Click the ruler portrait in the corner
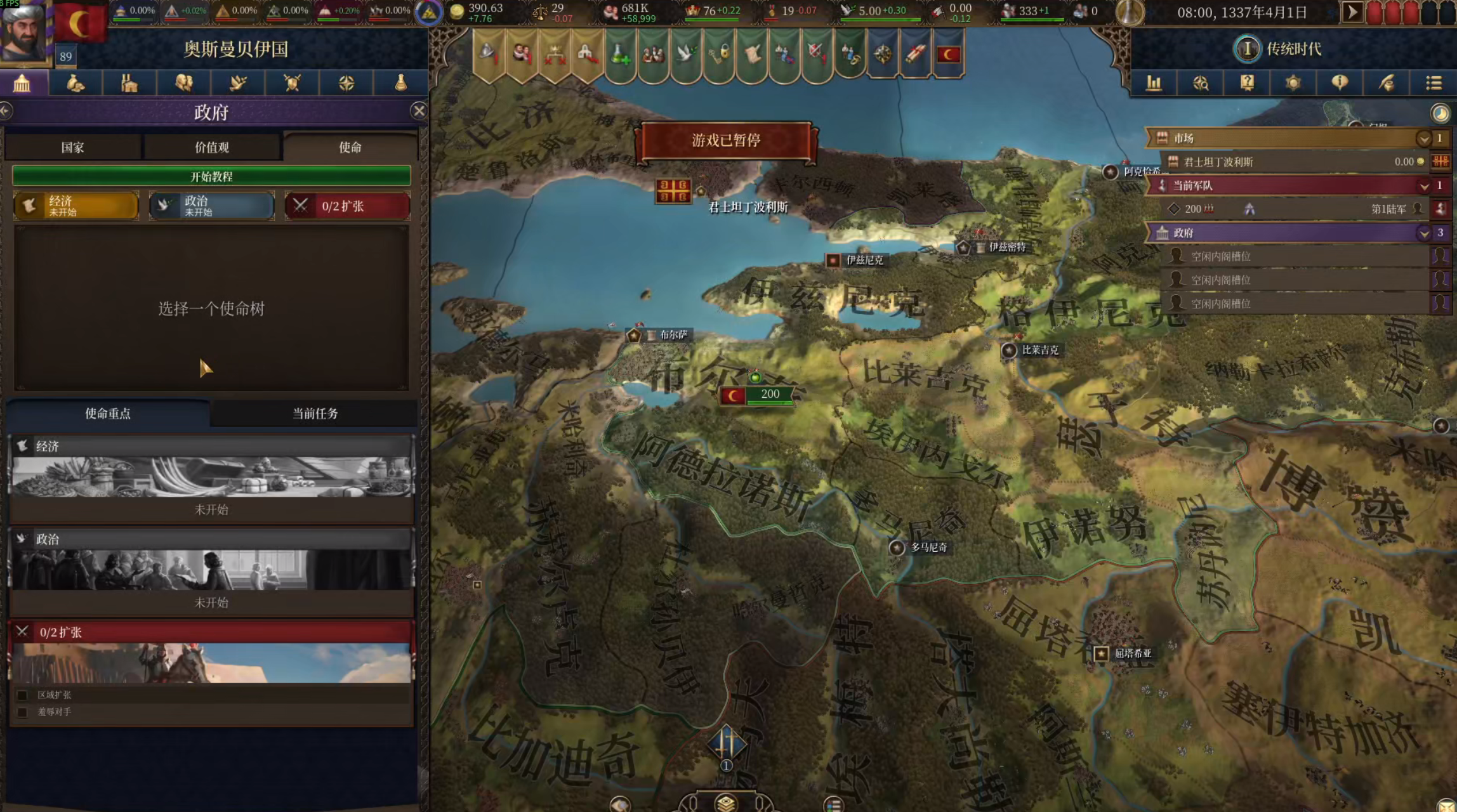1457x812 pixels. tap(24, 32)
